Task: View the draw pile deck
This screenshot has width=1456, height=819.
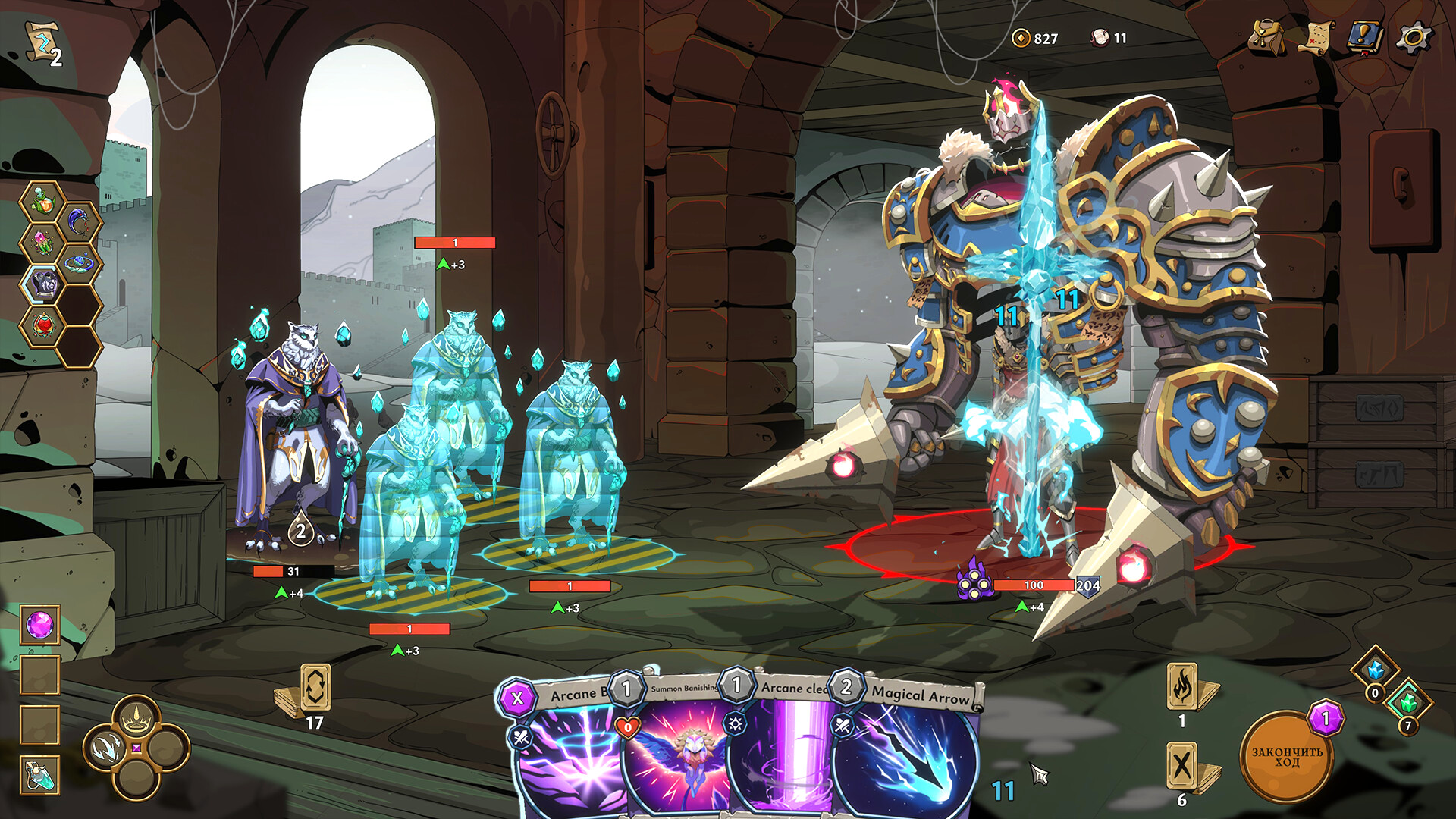Action: pyautogui.click(x=315, y=689)
